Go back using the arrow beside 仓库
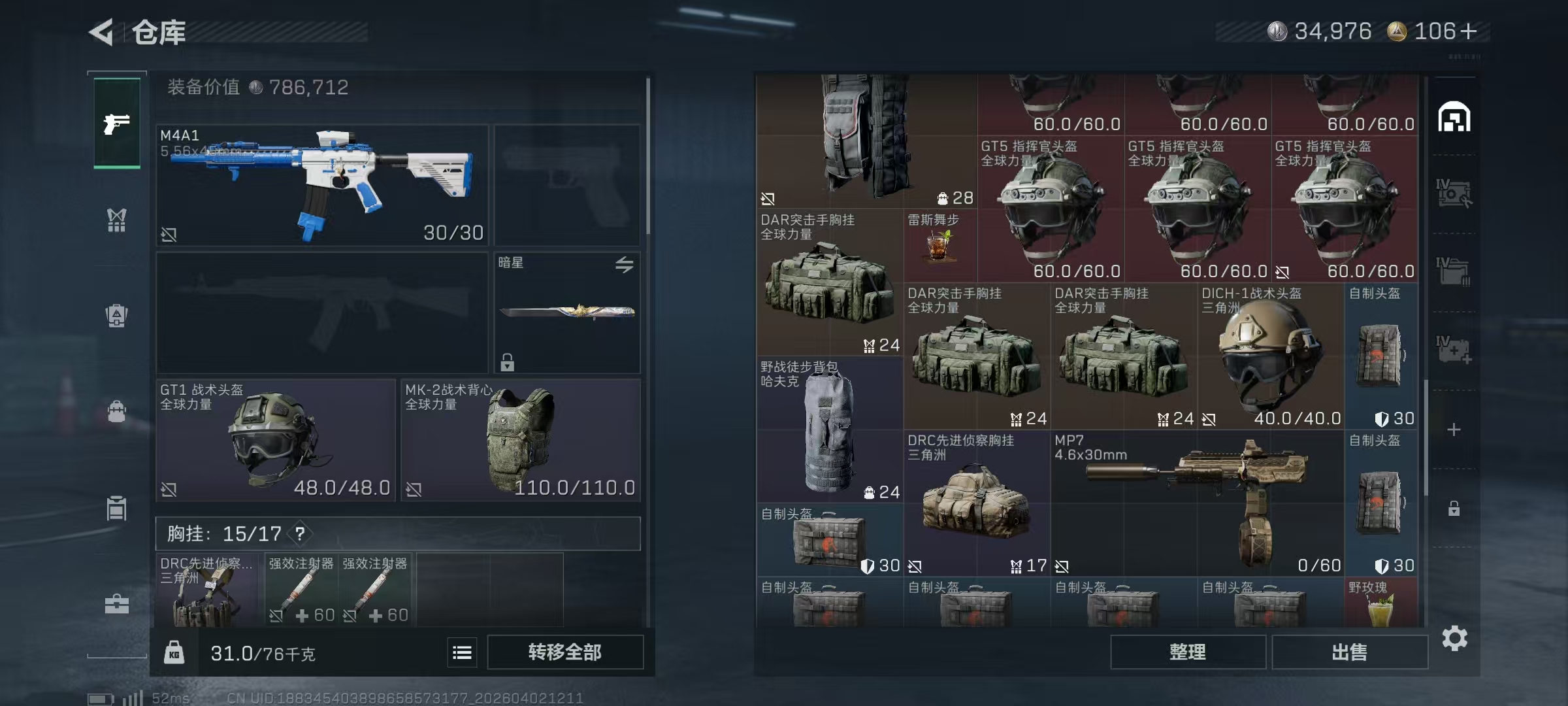The image size is (1568, 706). (x=102, y=32)
